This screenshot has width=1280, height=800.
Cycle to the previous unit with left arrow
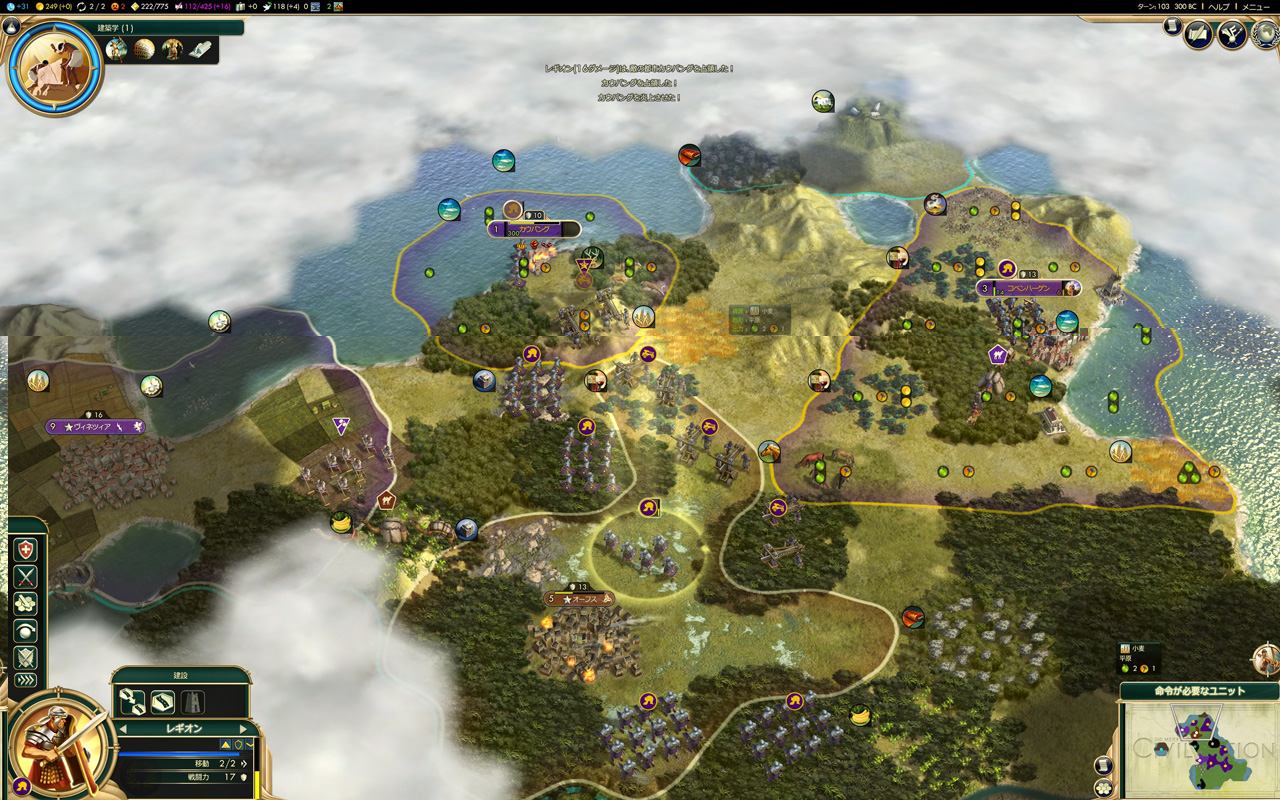click(x=121, y=729)
